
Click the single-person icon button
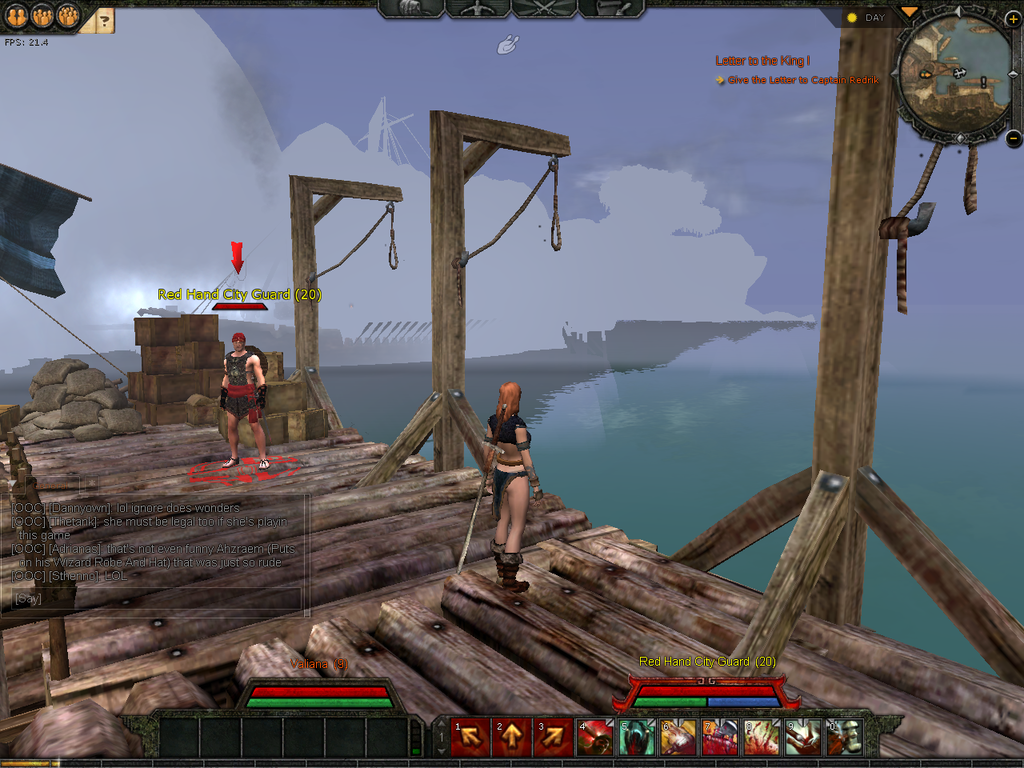click(16, 15)
